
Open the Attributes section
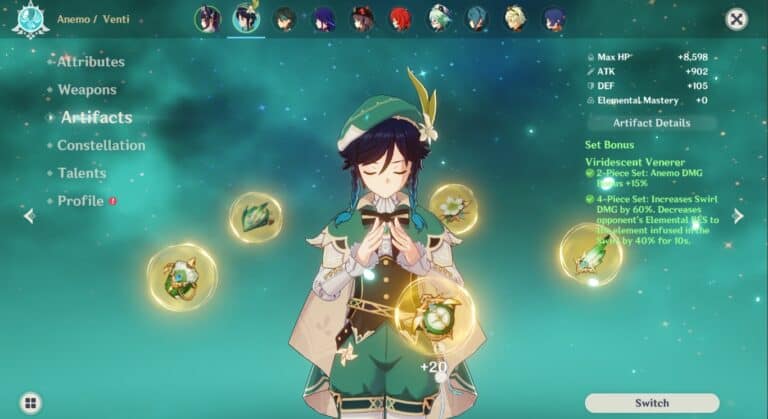click(90, 62)
